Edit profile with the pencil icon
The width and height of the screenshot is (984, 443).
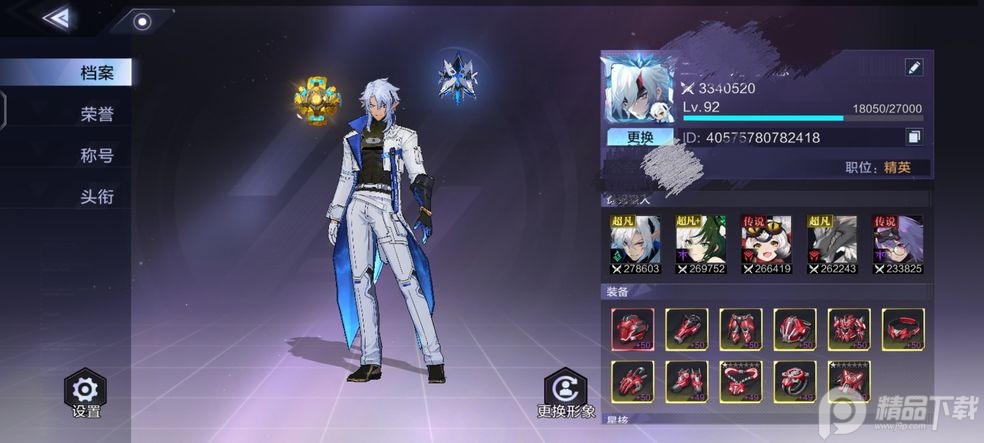click(x=913, y=67)
